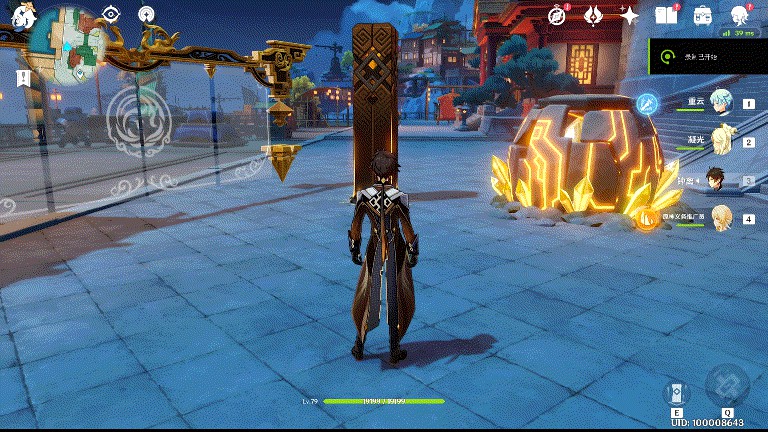
Task: Click the circular icon beside the antenna icon
Action: click(147, 13)
